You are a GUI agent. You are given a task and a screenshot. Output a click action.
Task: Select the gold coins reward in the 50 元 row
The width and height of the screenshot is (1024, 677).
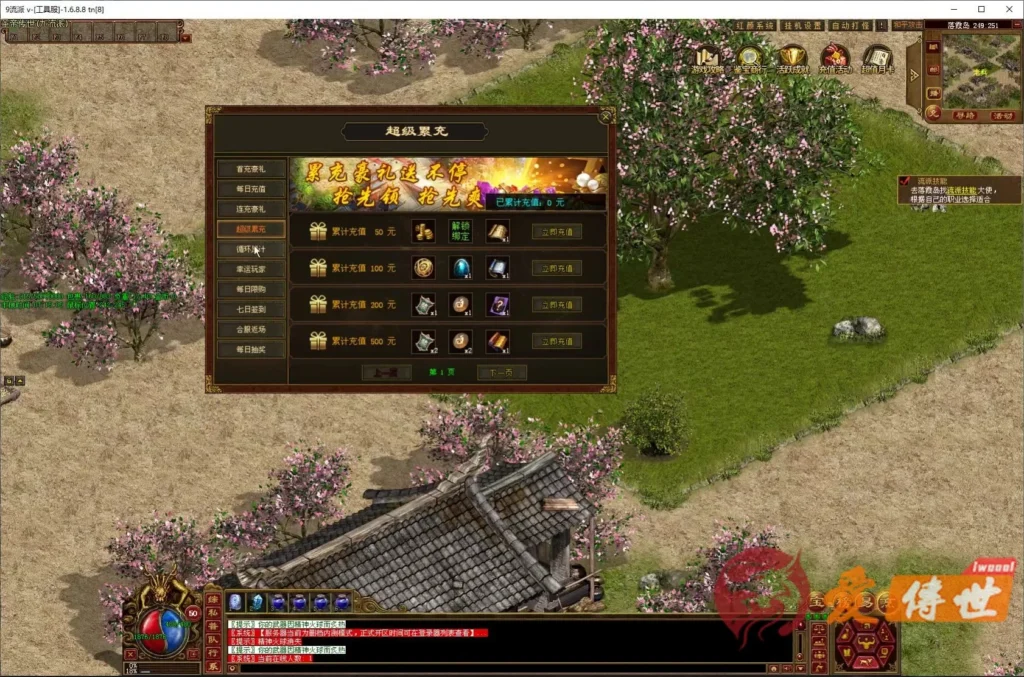(x=423, y=232)
